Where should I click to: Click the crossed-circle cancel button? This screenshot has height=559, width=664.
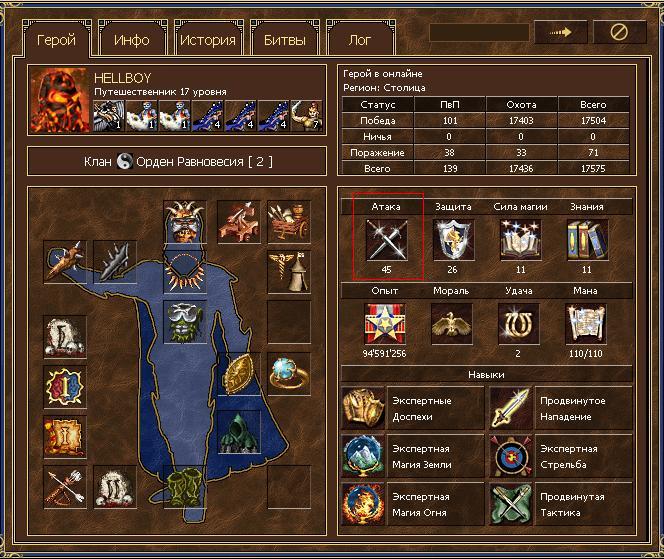tap(619, 33)
